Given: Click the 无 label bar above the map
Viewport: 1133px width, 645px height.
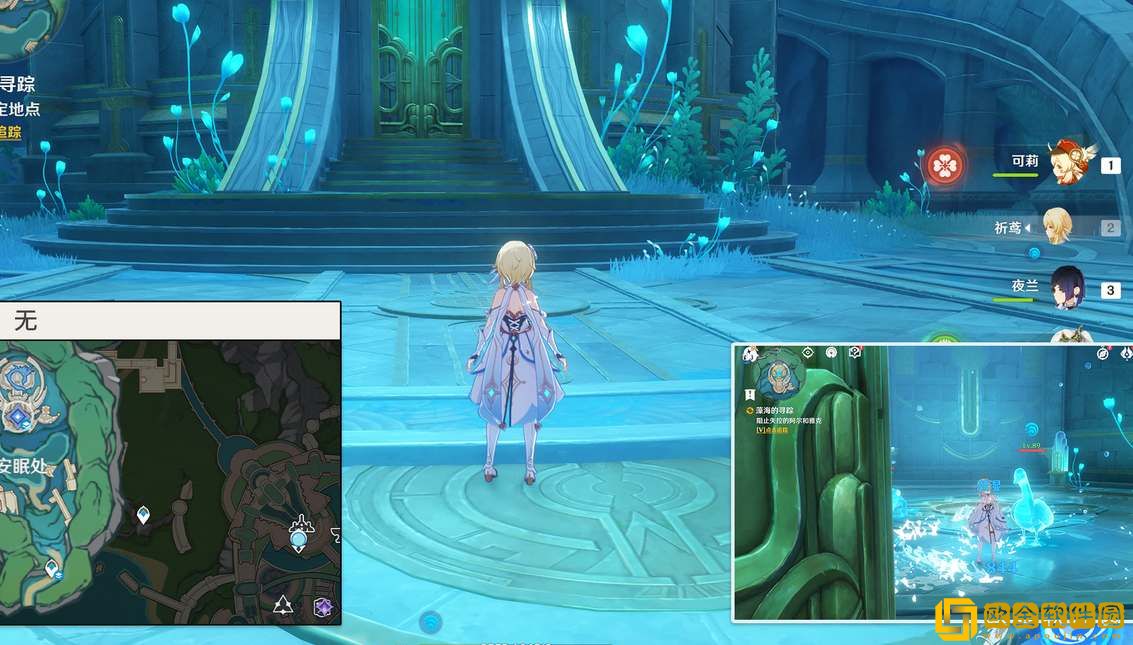Looking at the screenshot, I should pyautogui.click(x=170, y=321).
